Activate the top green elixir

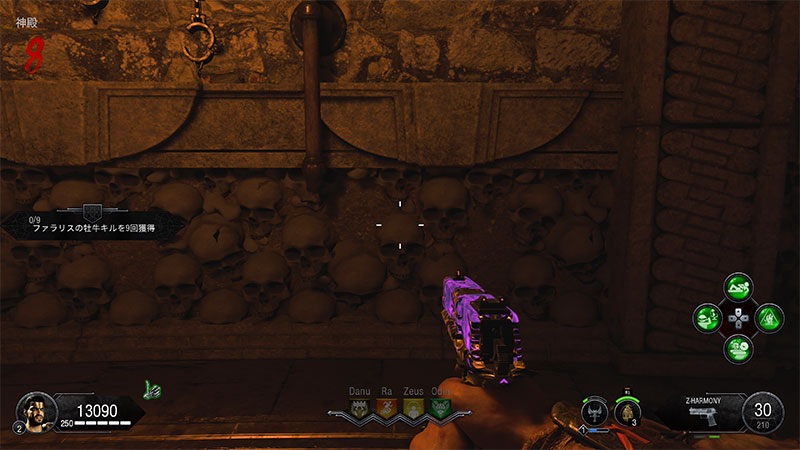click(737, 289)
